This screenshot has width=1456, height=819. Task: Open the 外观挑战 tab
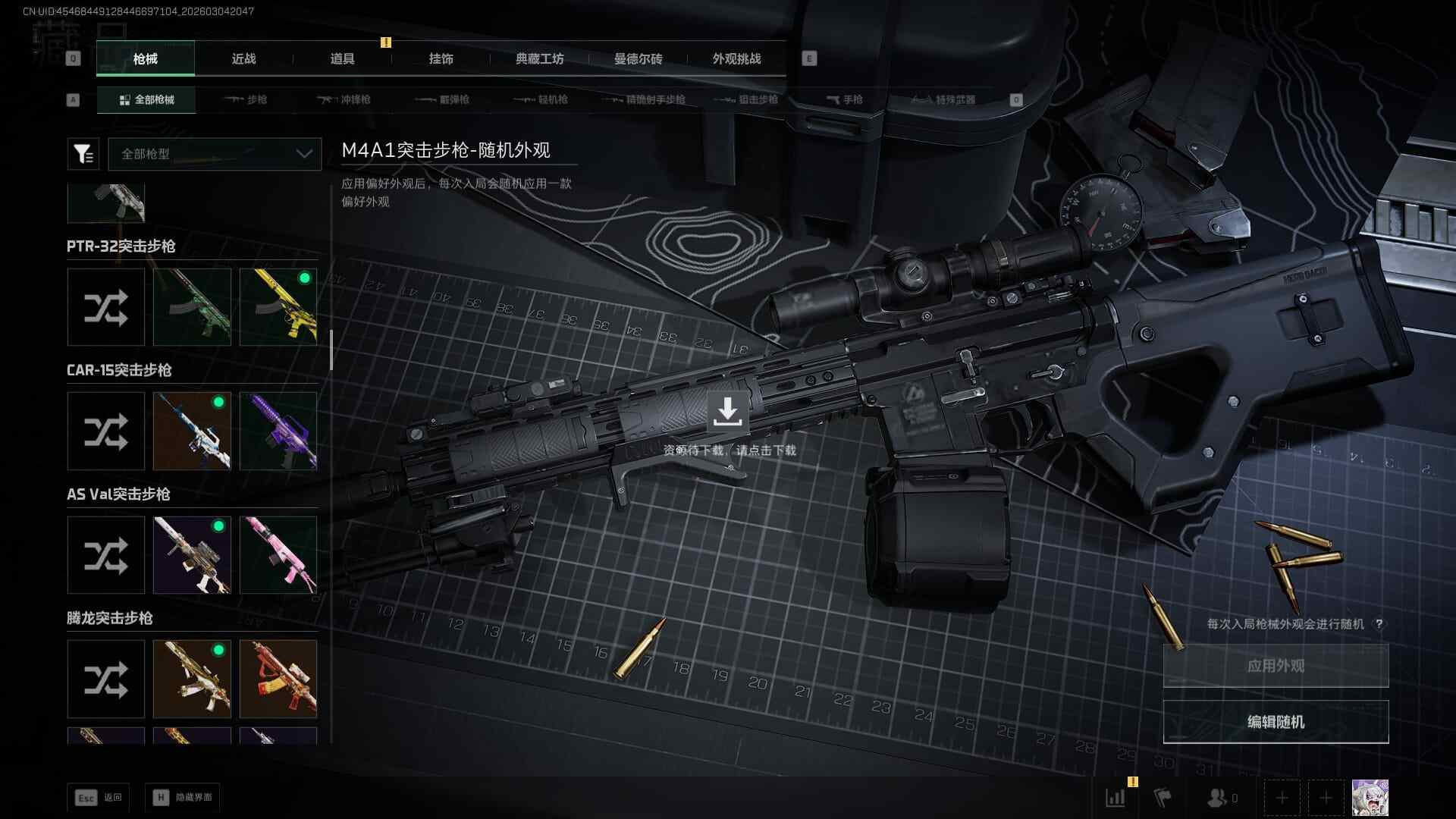(736, 58)
